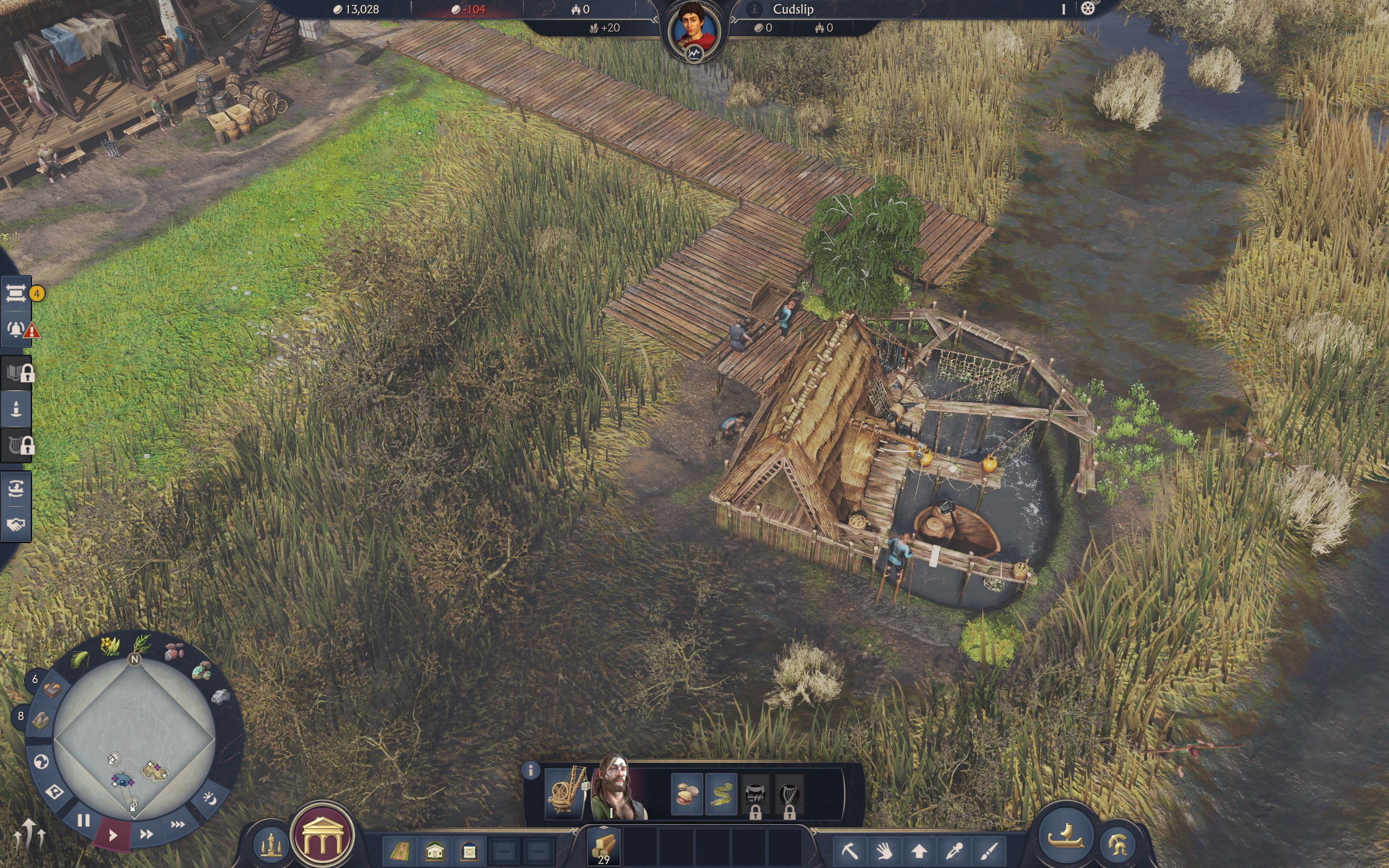Pause the game speed
Image resolution: width=1389 pixels, height=868 pixels.
click(x=84, y=820)
